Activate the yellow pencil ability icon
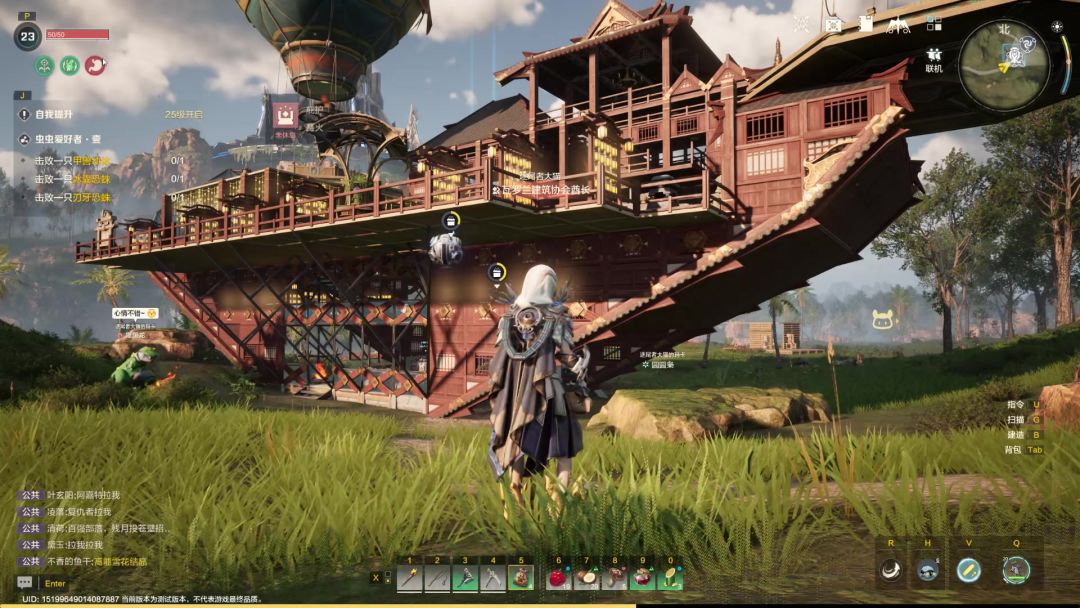 968,570
